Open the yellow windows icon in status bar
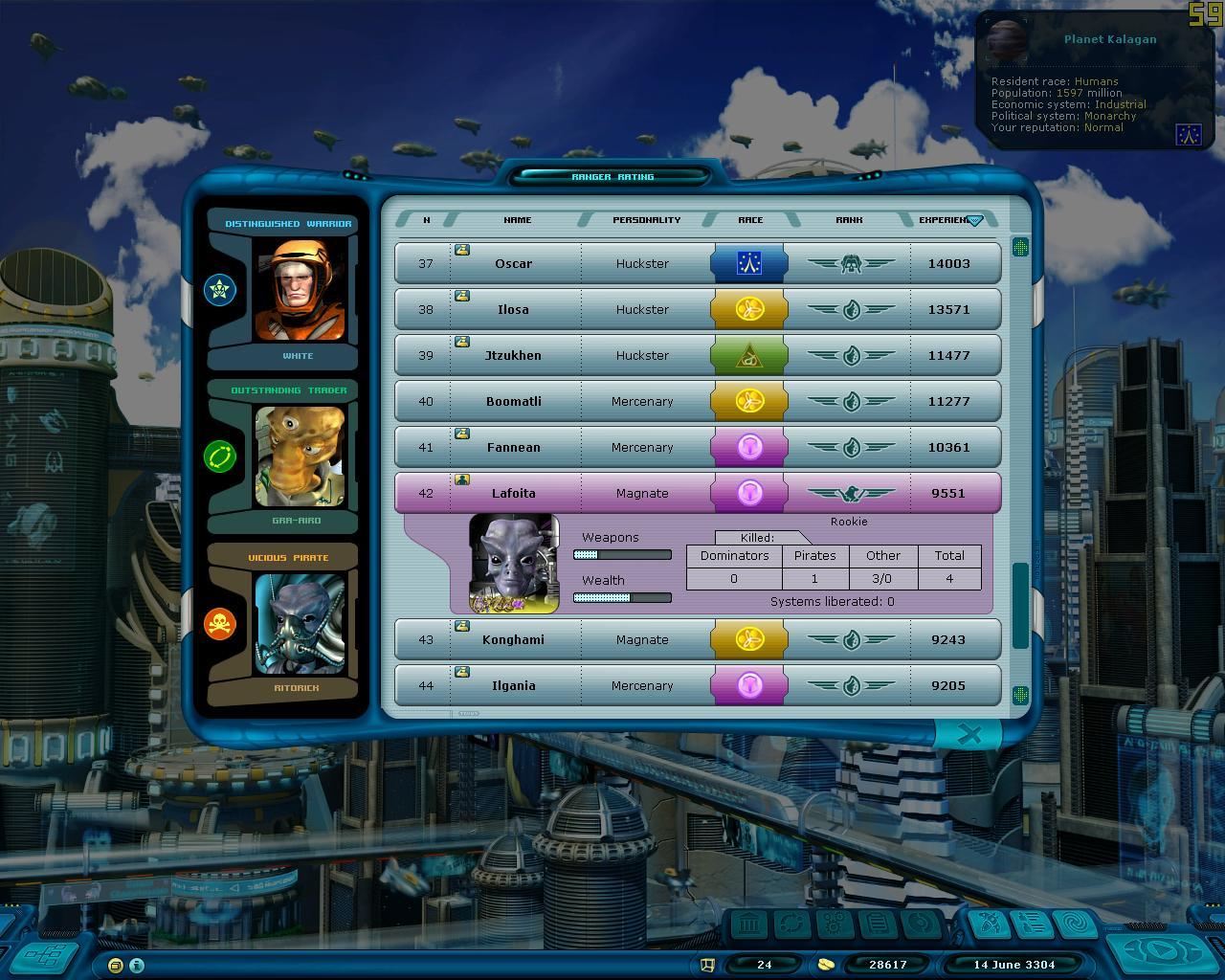 point(116,965)
